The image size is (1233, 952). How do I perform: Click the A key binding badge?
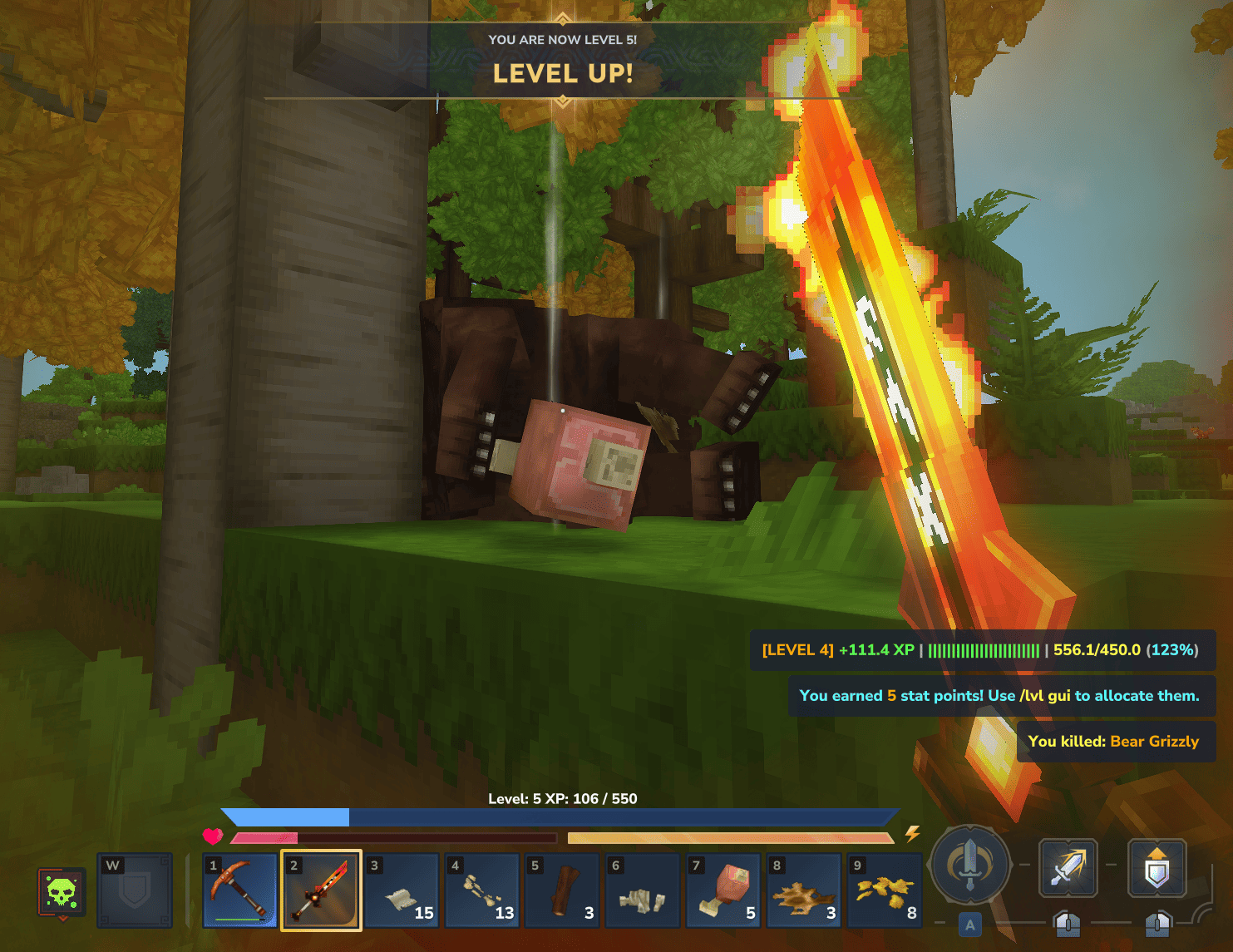tap(969, 924)
